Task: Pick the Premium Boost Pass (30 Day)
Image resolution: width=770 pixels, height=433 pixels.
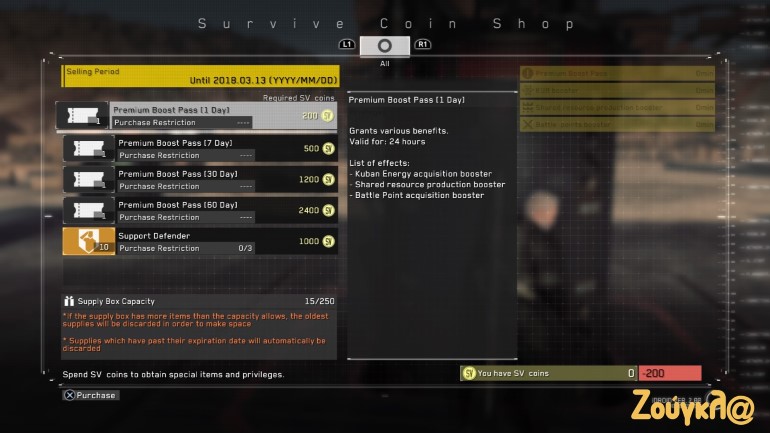Action: (200, 180)
